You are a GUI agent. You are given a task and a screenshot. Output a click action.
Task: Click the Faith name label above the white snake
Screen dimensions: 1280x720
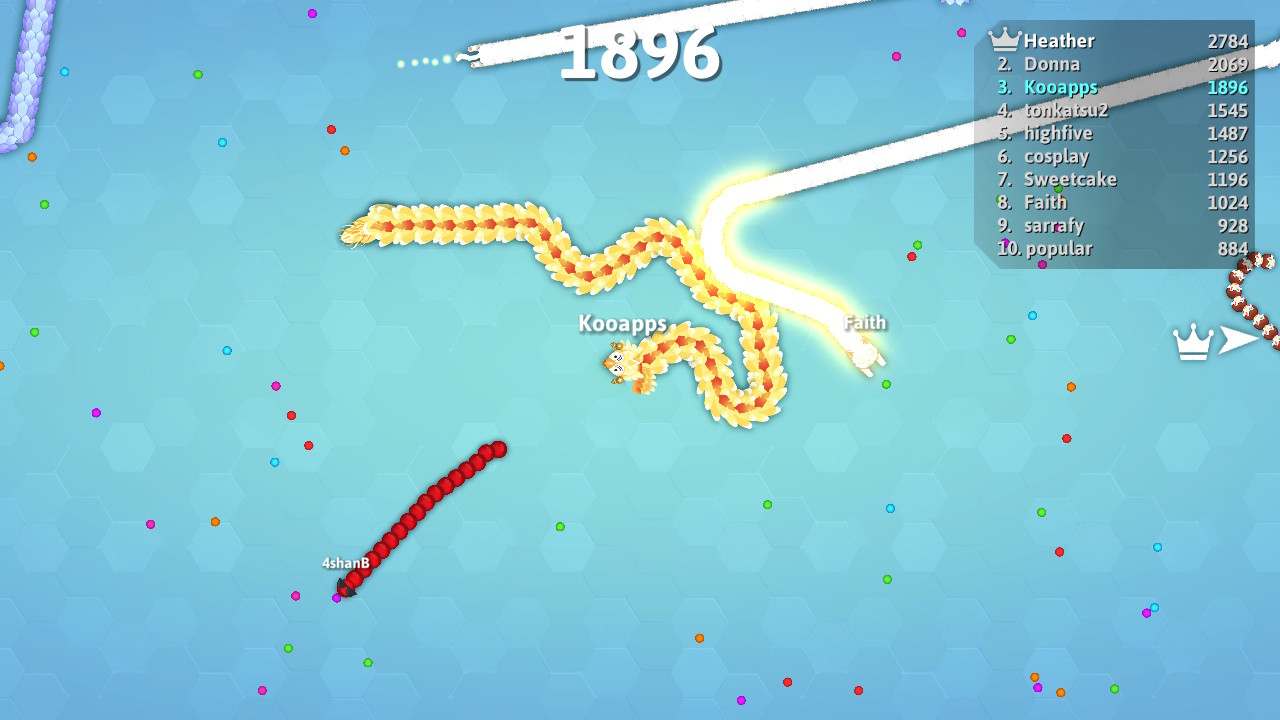click(864, 323)
